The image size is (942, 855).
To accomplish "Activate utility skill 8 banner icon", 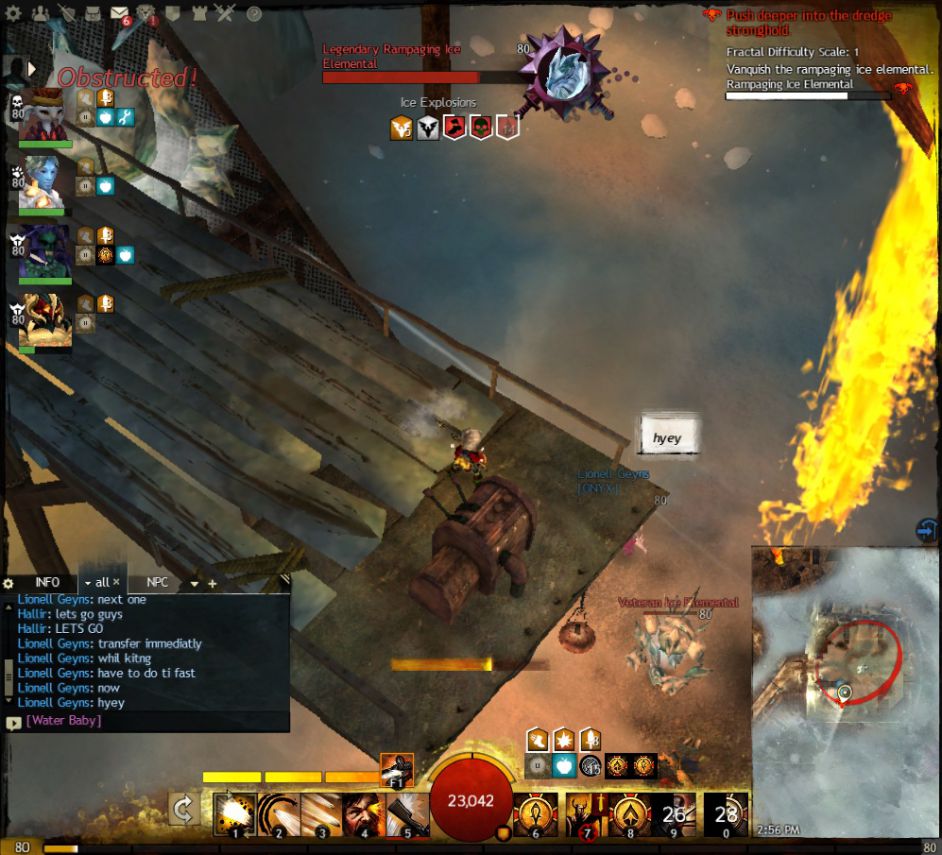I will [x=632, y=814].
